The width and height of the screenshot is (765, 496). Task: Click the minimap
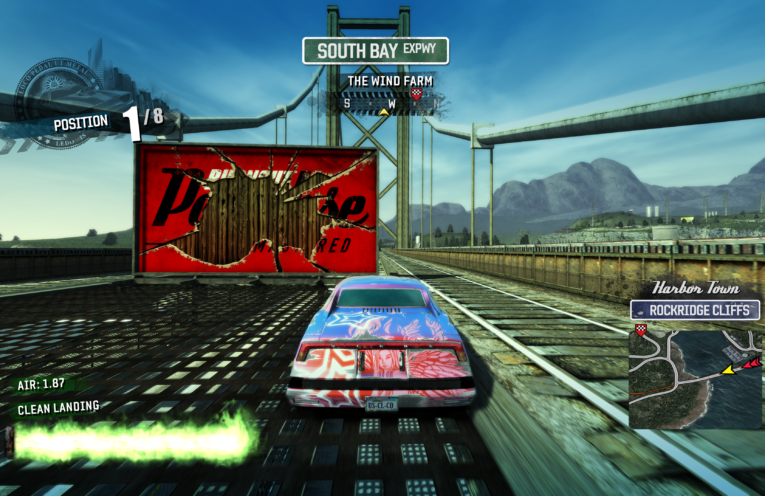coord(694,374)
